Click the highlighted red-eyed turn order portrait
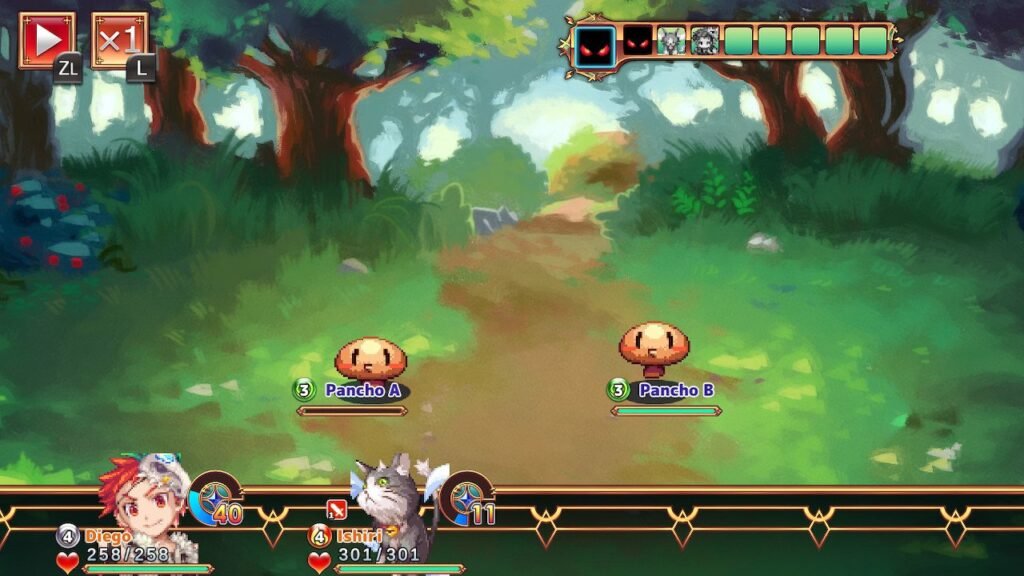The height and width of the screenshot is (576, 1024). click(594, 42)
